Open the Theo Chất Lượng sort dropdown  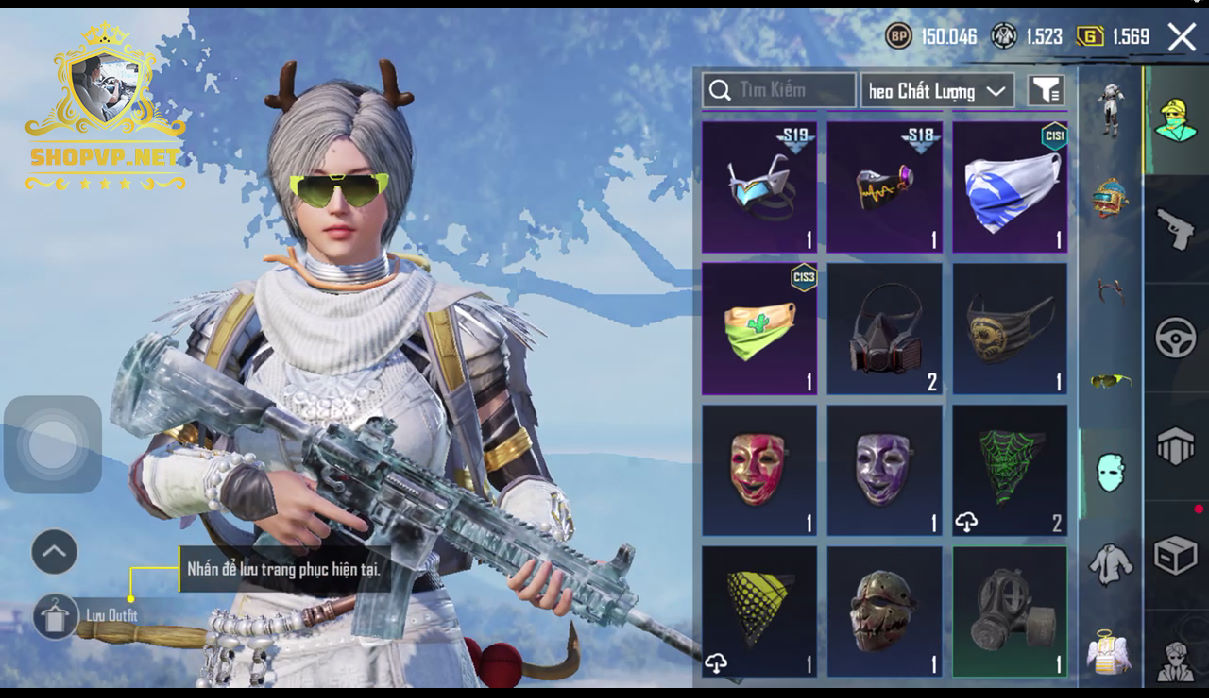click(937, 91)
